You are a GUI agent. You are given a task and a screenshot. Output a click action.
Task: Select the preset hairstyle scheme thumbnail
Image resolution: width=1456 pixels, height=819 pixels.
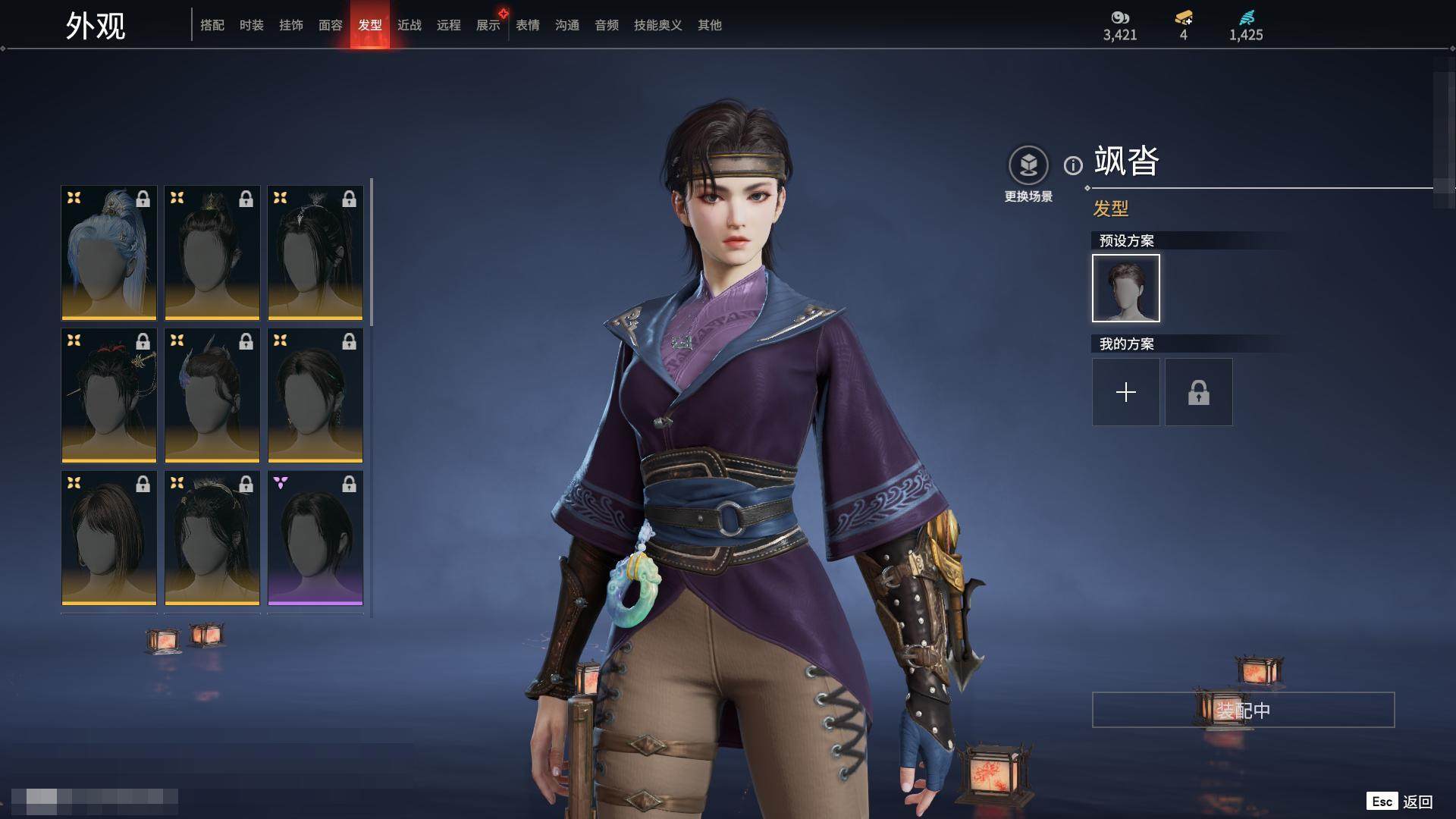tap(1126, 288)
